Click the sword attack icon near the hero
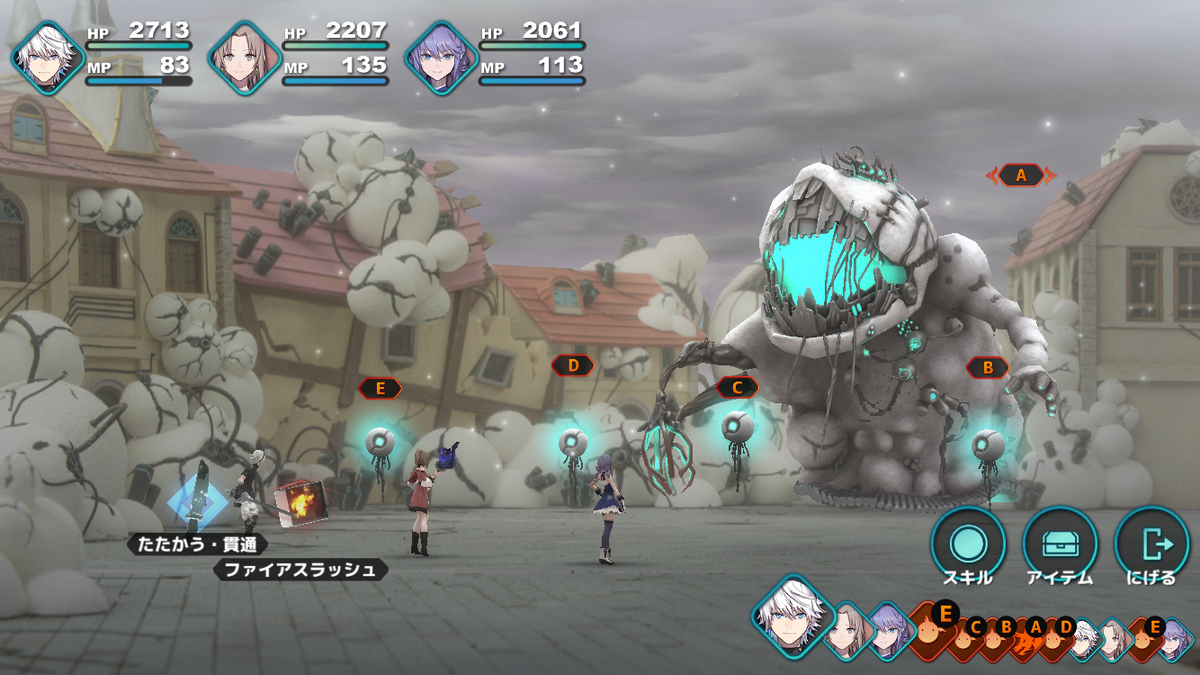Screen dimensions: 1200x675 pyautogui.click(x=197, y=498)
